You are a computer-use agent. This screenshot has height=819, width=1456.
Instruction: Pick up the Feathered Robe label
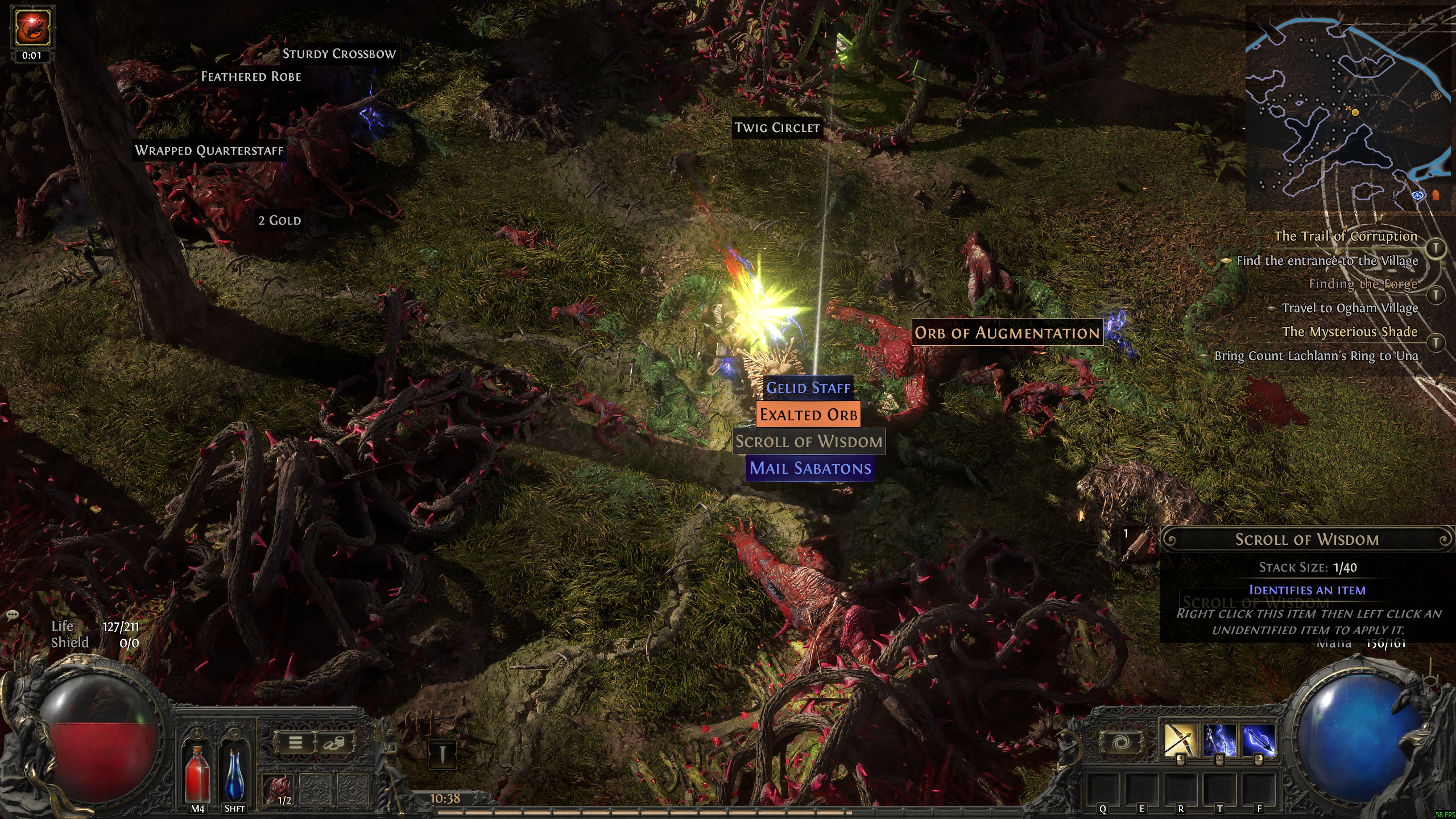coord(251,77)
